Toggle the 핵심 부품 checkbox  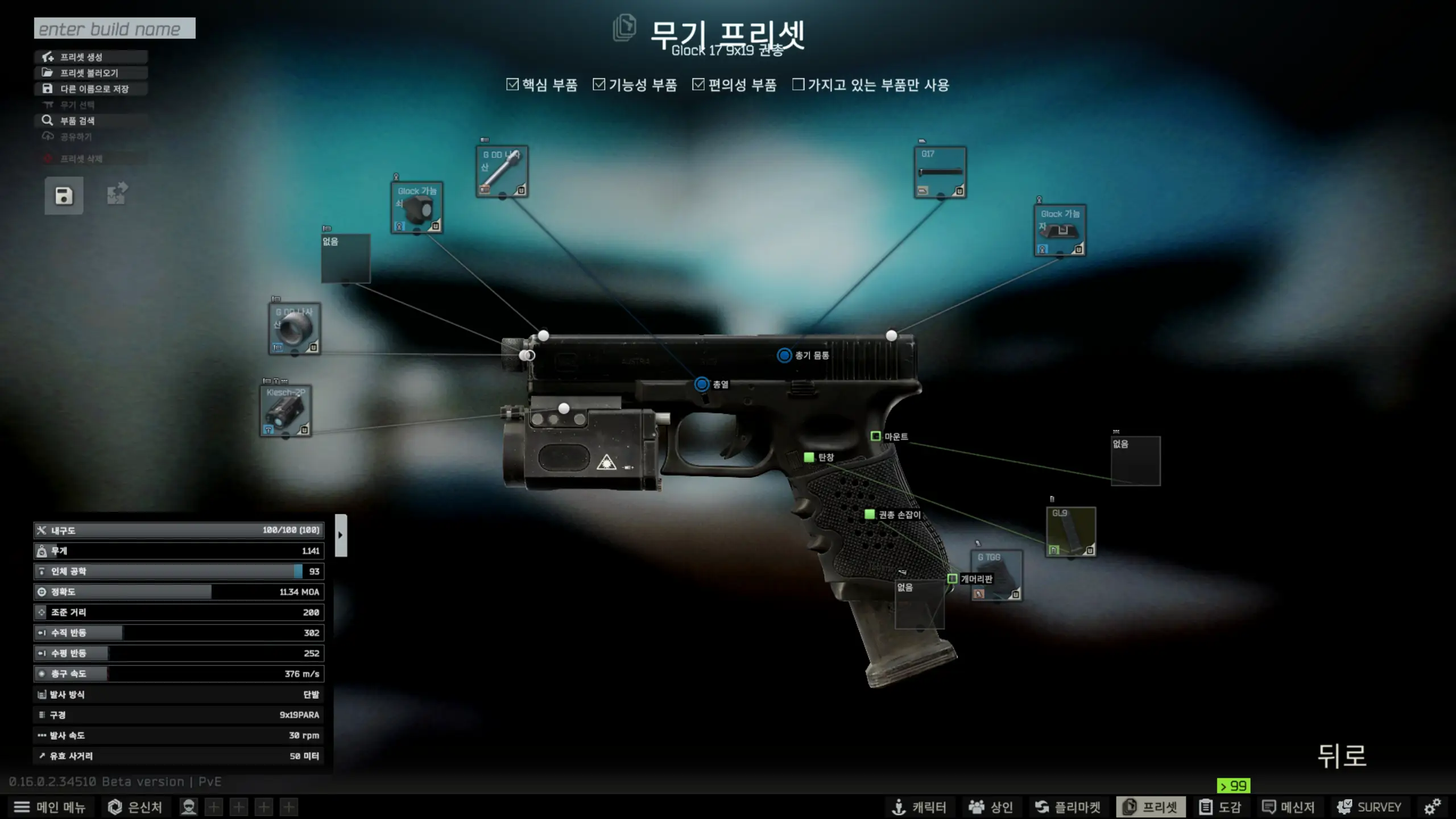(x=512, y=85)
